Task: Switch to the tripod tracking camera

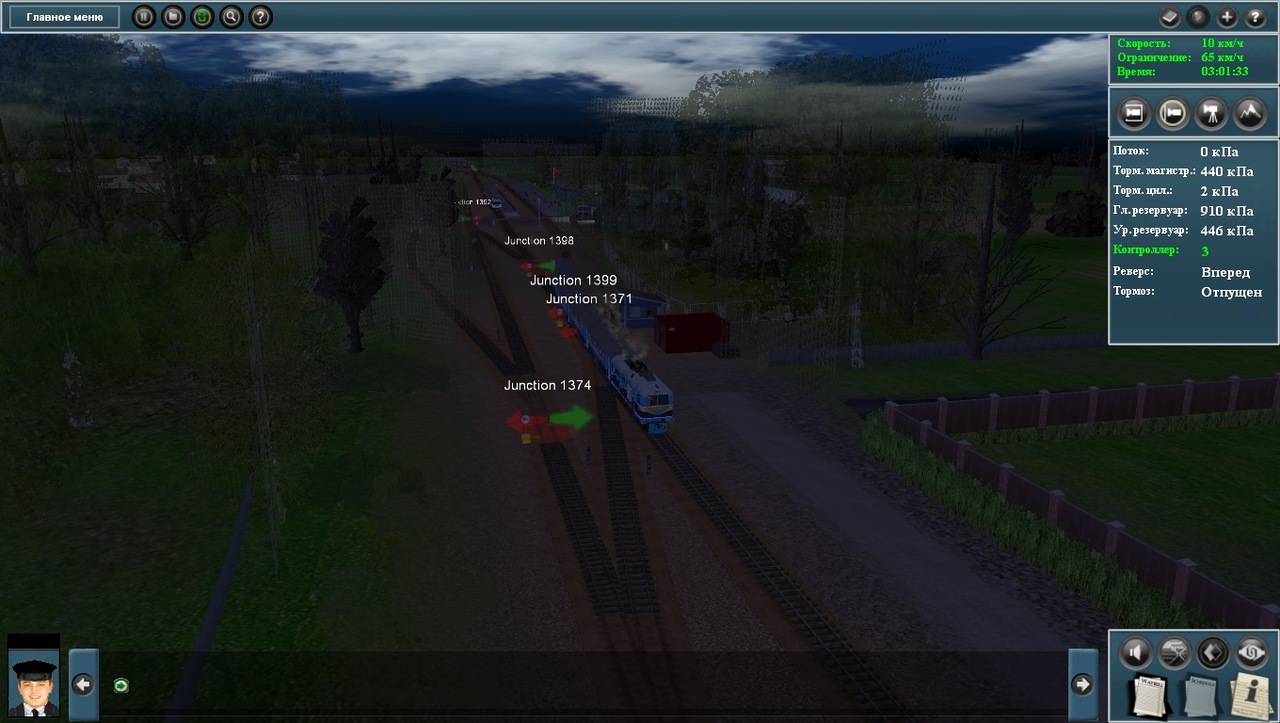Action: tap(1211, 113)
